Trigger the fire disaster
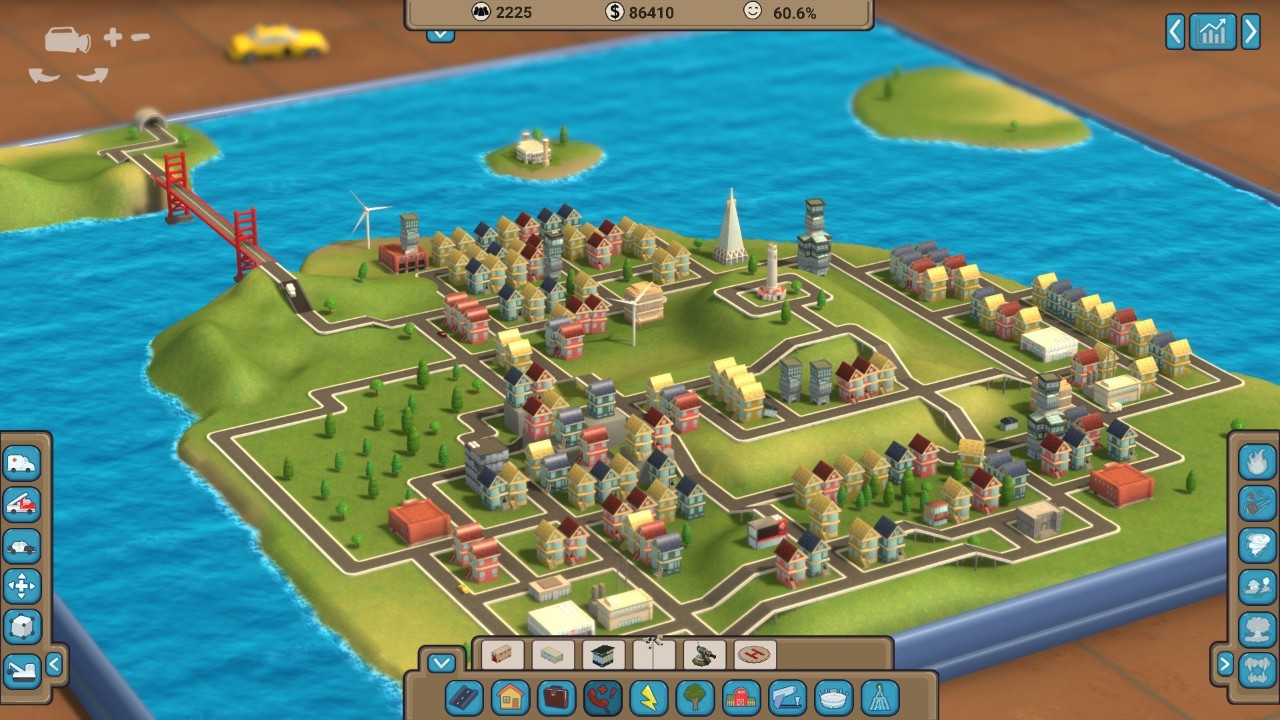Viewport: 1280px width, 720px height. (x=1257, y=461)
